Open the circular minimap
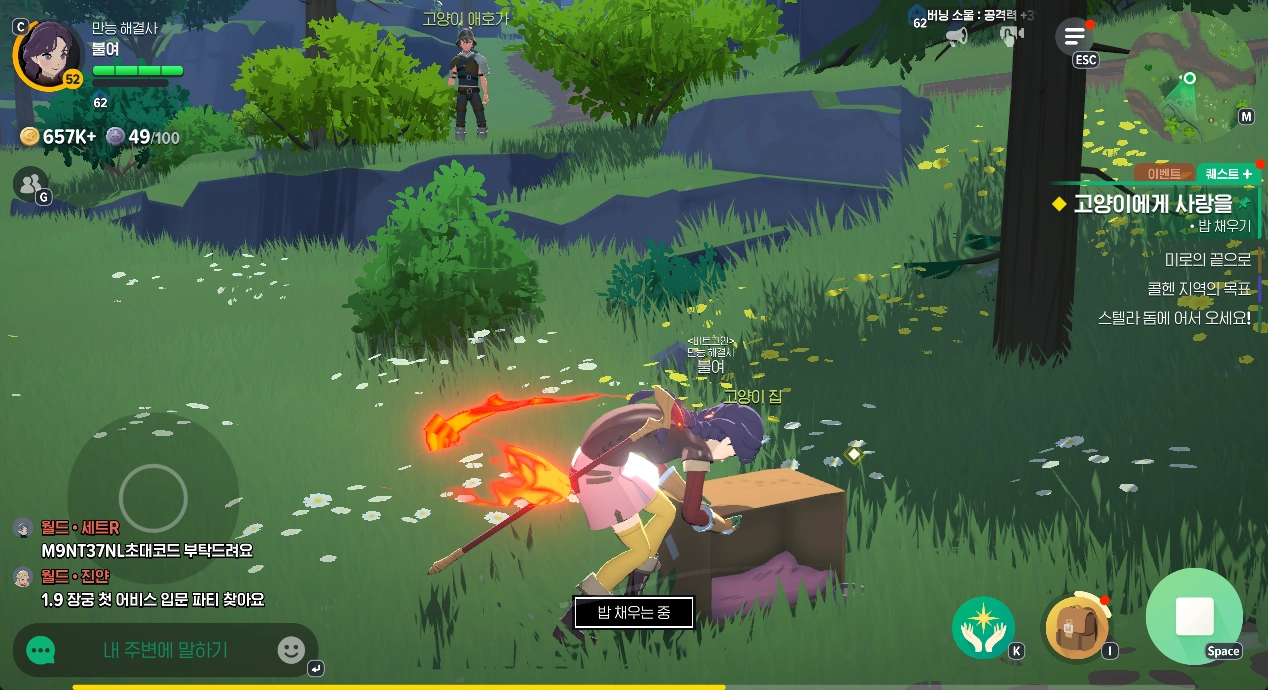 point(1188,78)
